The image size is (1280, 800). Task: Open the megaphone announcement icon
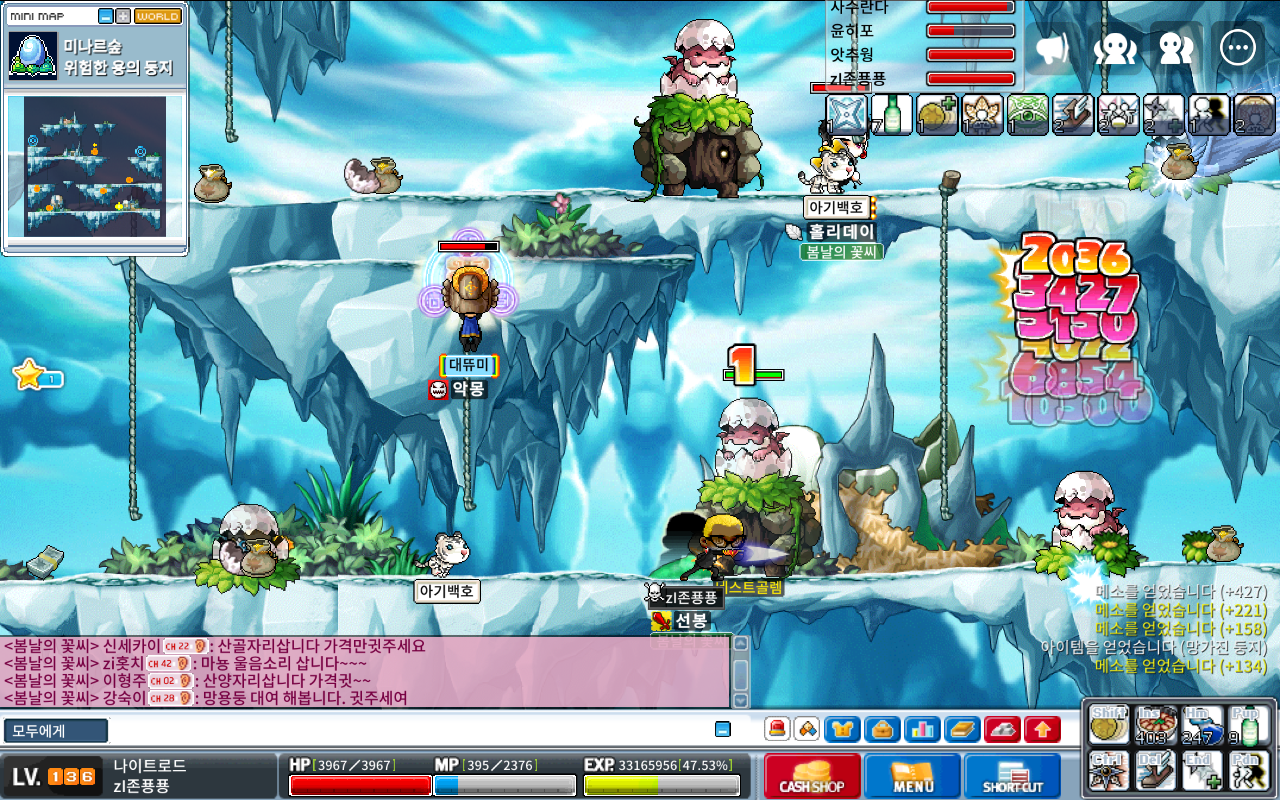(1053, 48)
